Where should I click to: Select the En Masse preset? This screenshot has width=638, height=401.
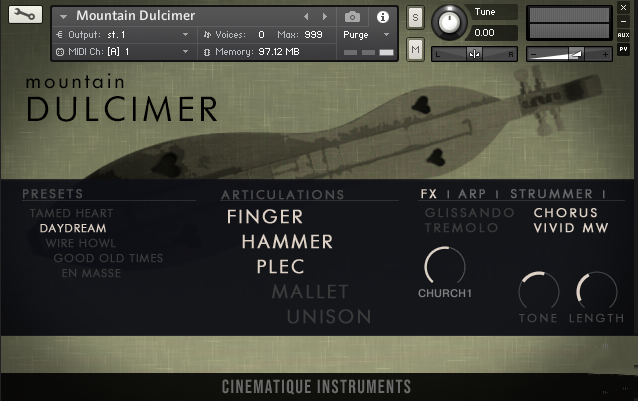click(91, 272)
